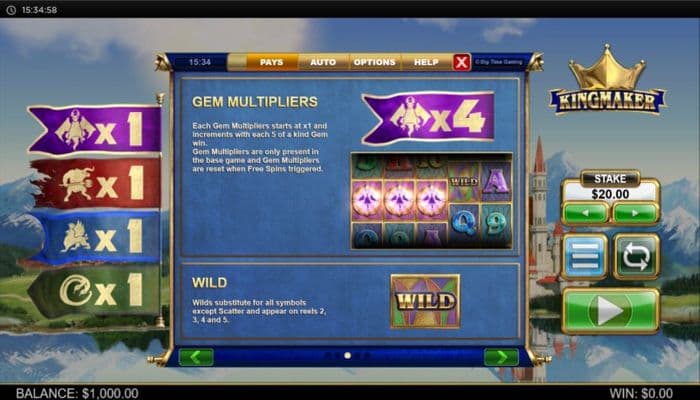
Task: Open the AUTO tab
Action: pyautogui.click(x=323, y=62)
